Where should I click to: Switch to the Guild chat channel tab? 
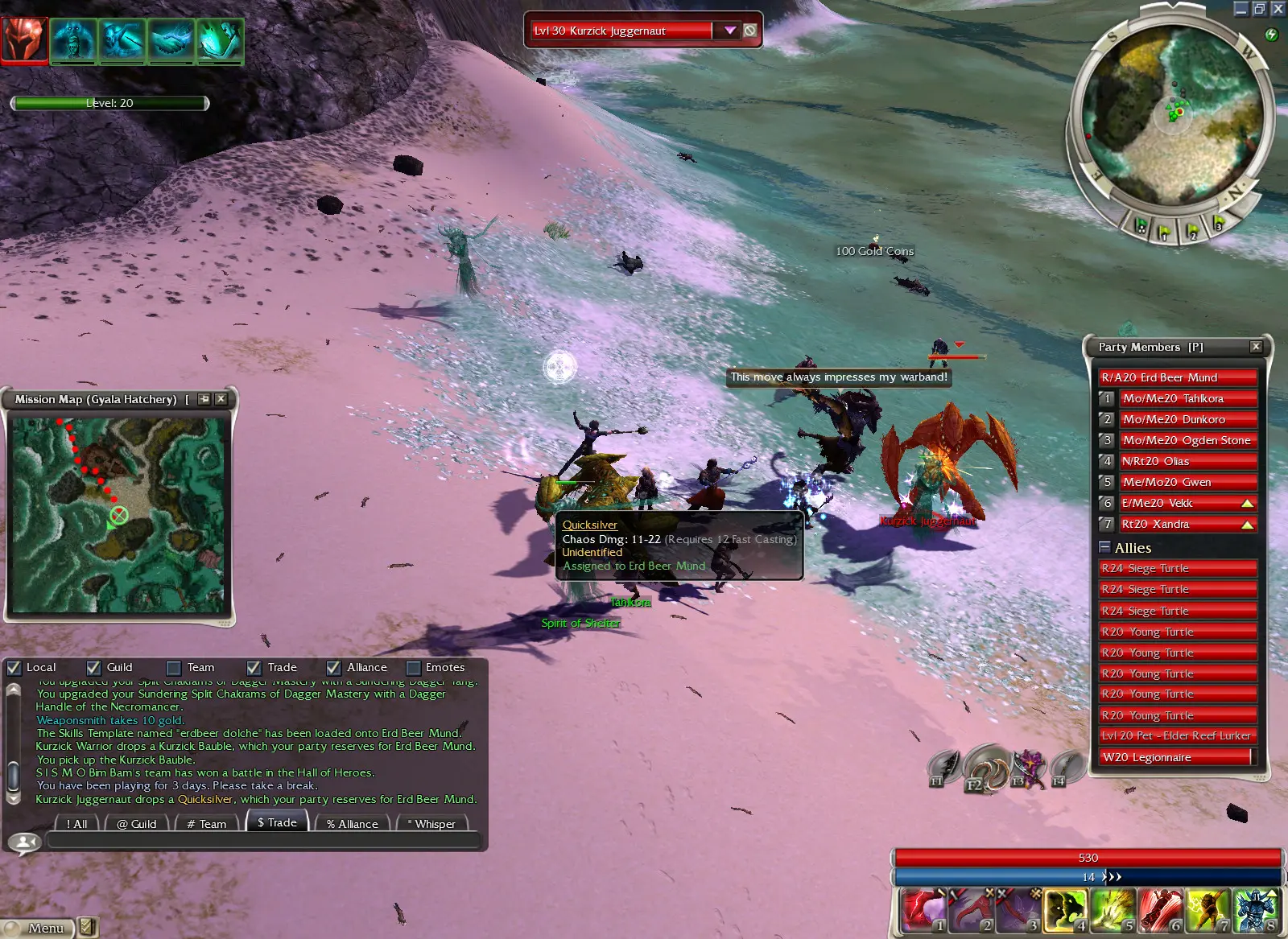click(x=137, y=824)
